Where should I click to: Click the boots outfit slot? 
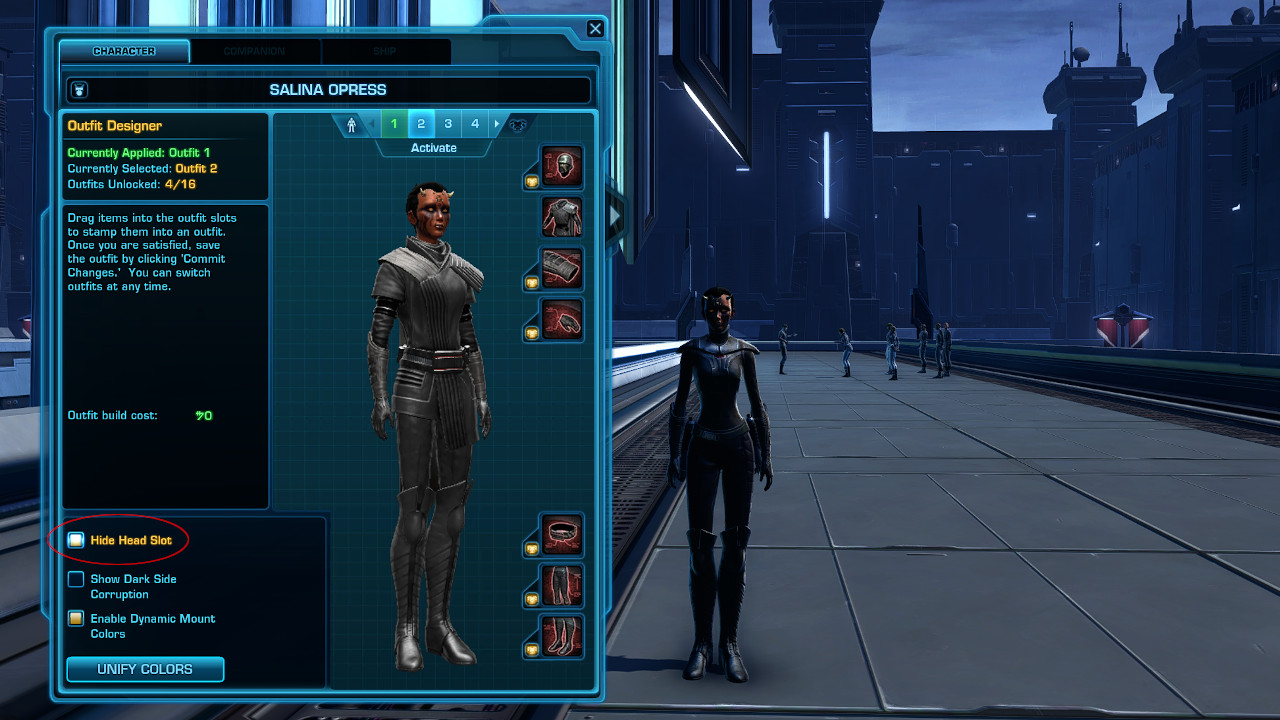560,637
